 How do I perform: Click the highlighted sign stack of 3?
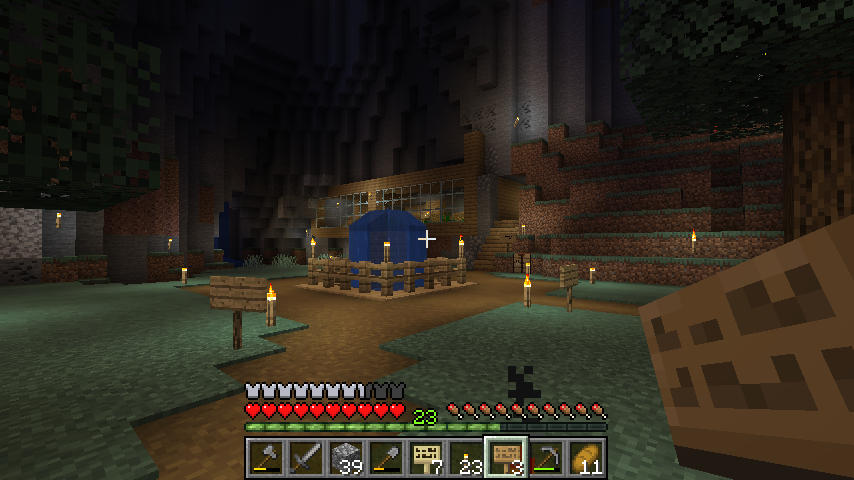tap(505, 458)
